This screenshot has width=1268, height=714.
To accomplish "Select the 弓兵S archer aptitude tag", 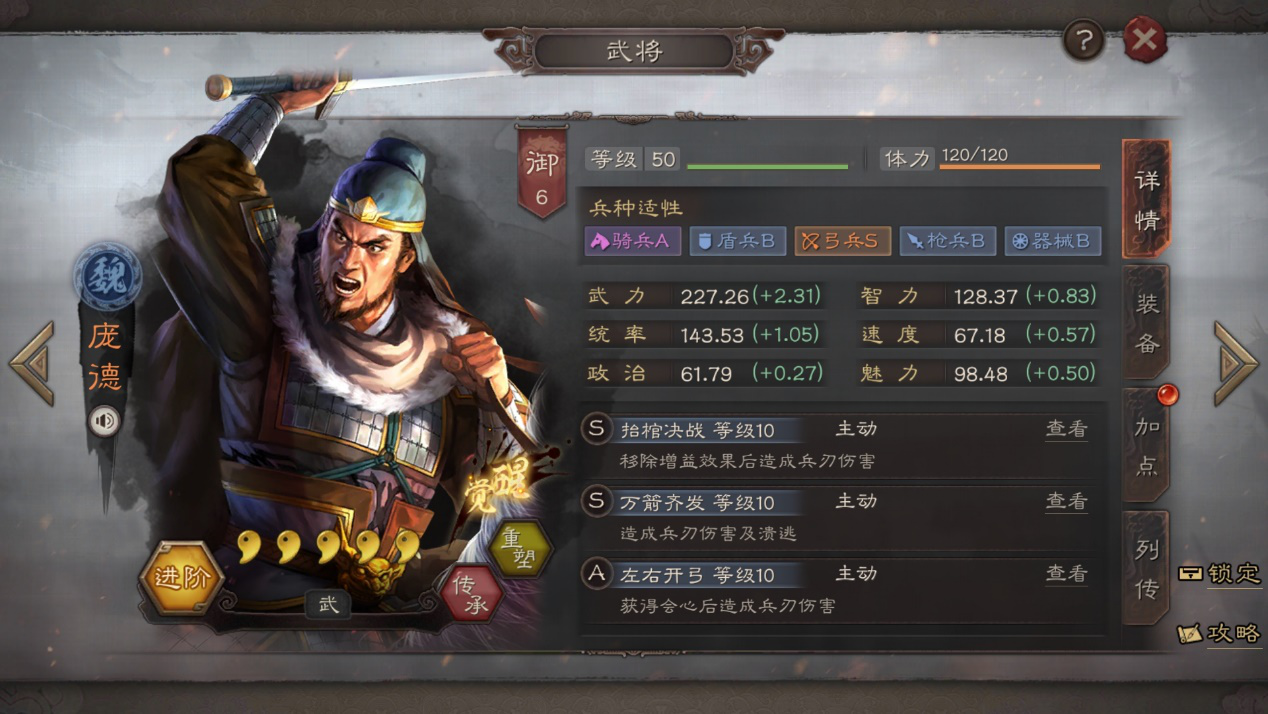I will (x=842, y=241).
